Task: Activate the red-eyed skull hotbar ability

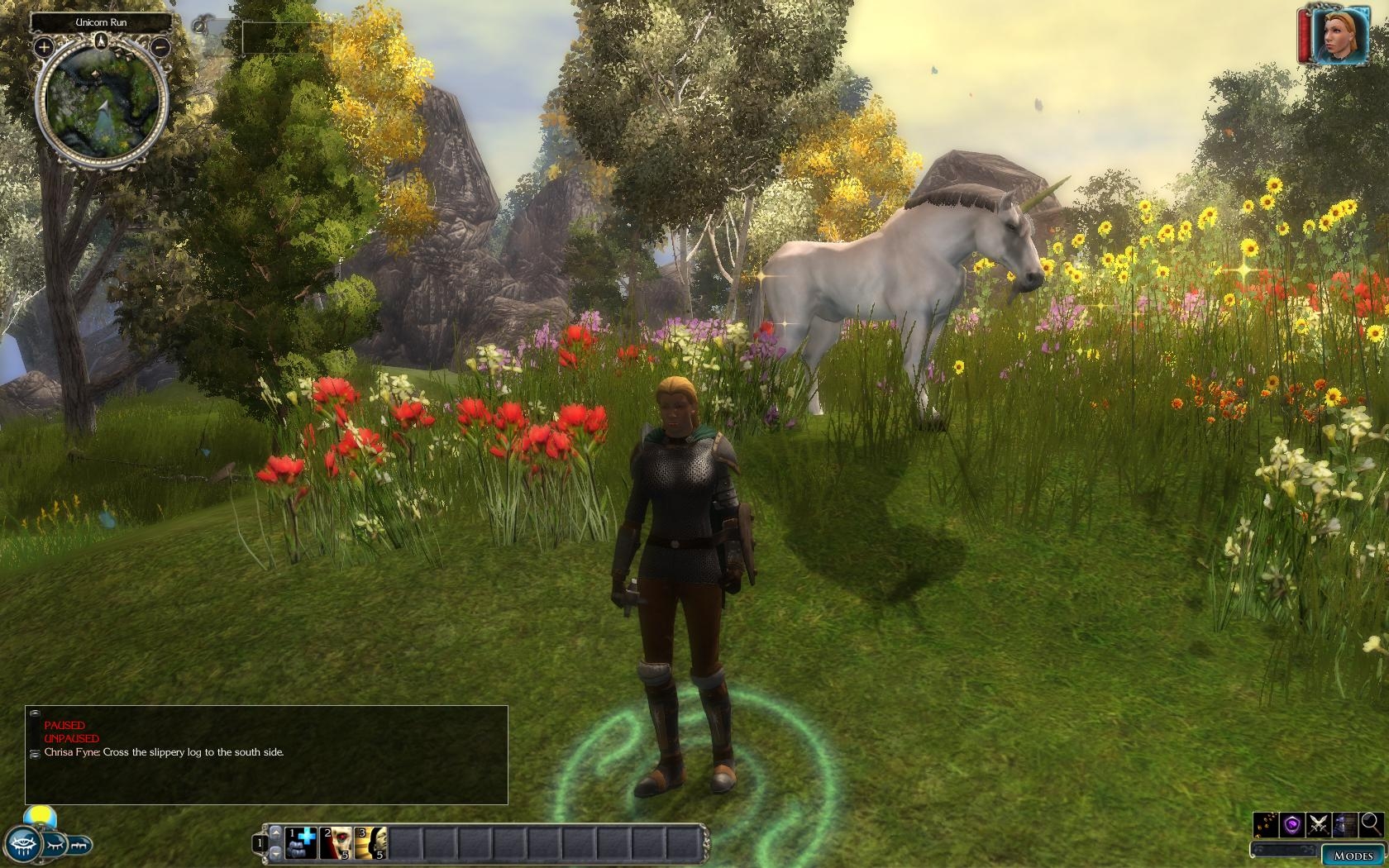Action: pyautogui.click(x=337, y=842)
